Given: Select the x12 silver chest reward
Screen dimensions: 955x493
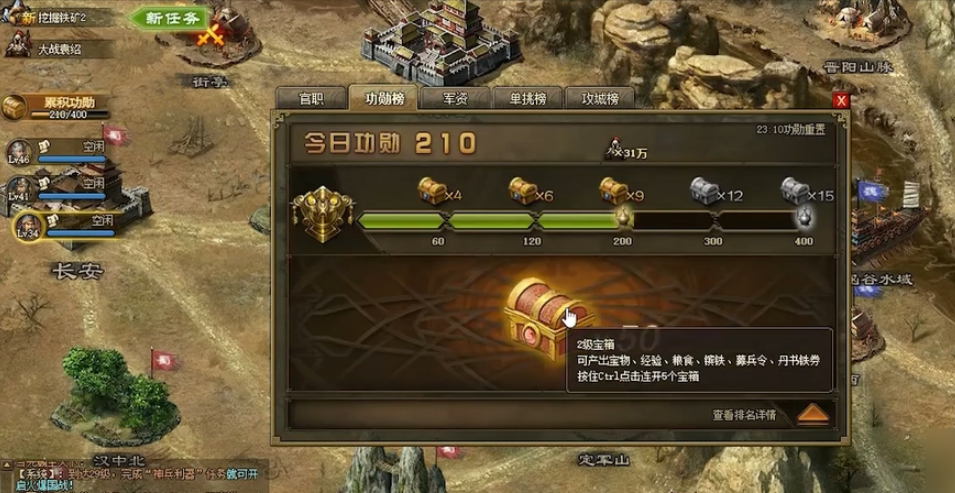Looking at the screenshot, I should (x=704, y=191).
